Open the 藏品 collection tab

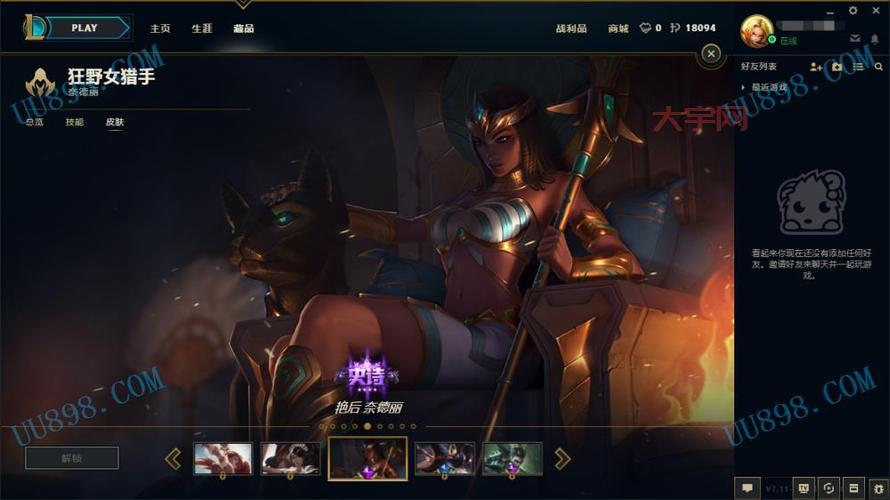click(x=243, y=29)
